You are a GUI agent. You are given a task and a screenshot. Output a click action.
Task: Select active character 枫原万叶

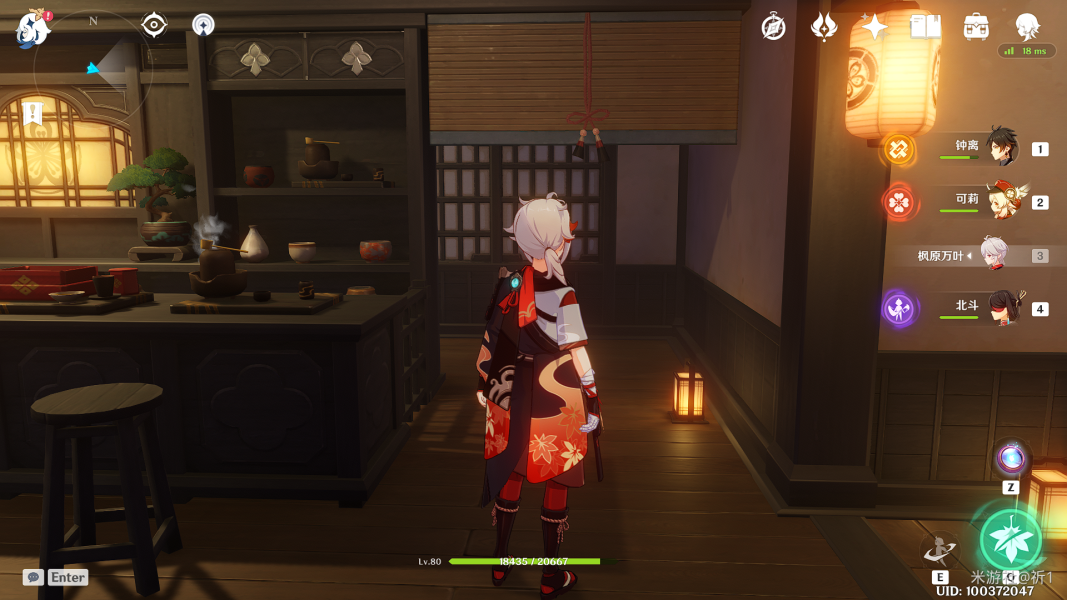(x=993, y=255)
